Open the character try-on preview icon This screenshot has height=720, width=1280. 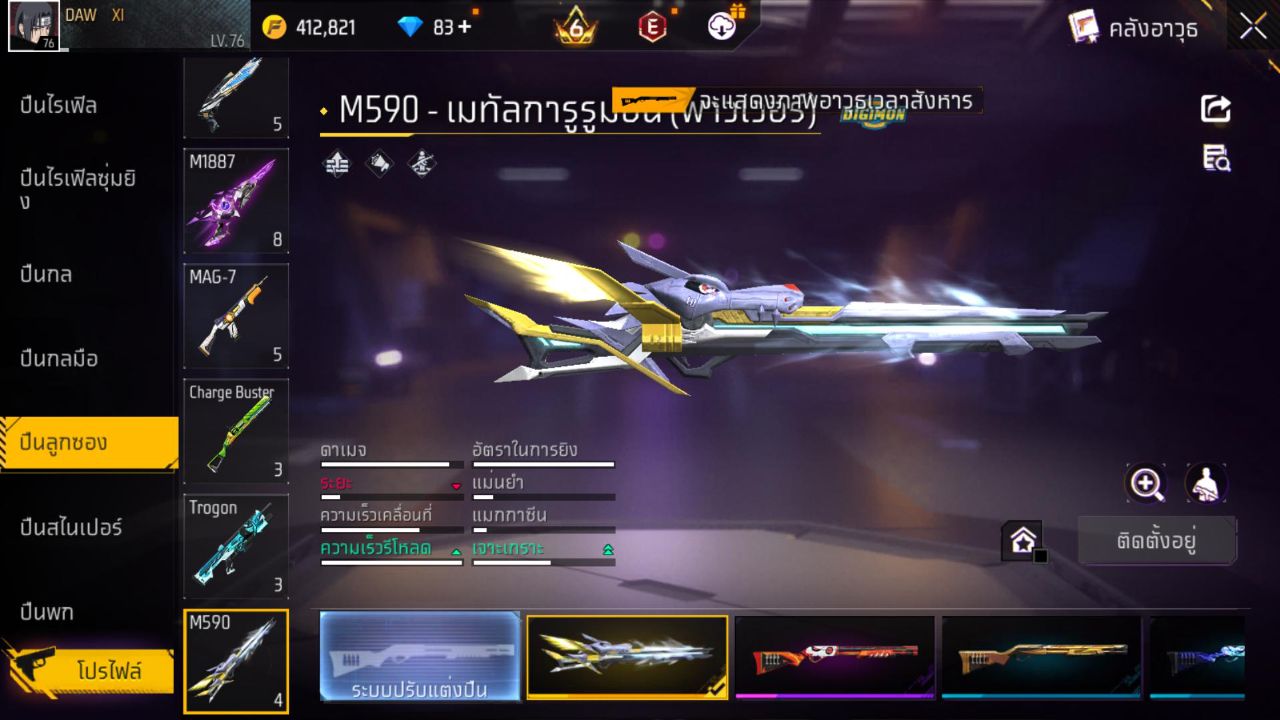click(x=1204, y=484)
